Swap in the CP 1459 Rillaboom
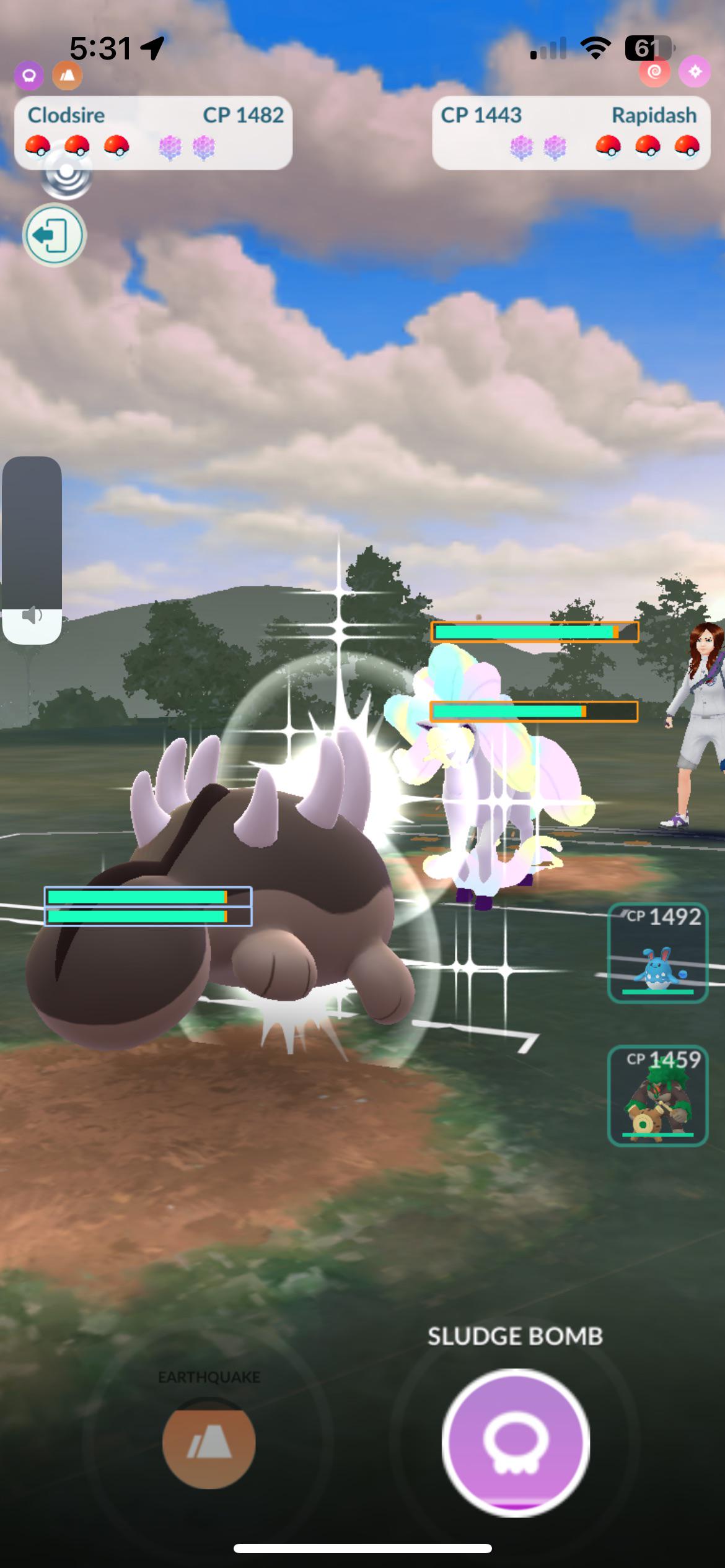The width and height of the screenshot is (725, 1568). click(x=657, y=1096)
